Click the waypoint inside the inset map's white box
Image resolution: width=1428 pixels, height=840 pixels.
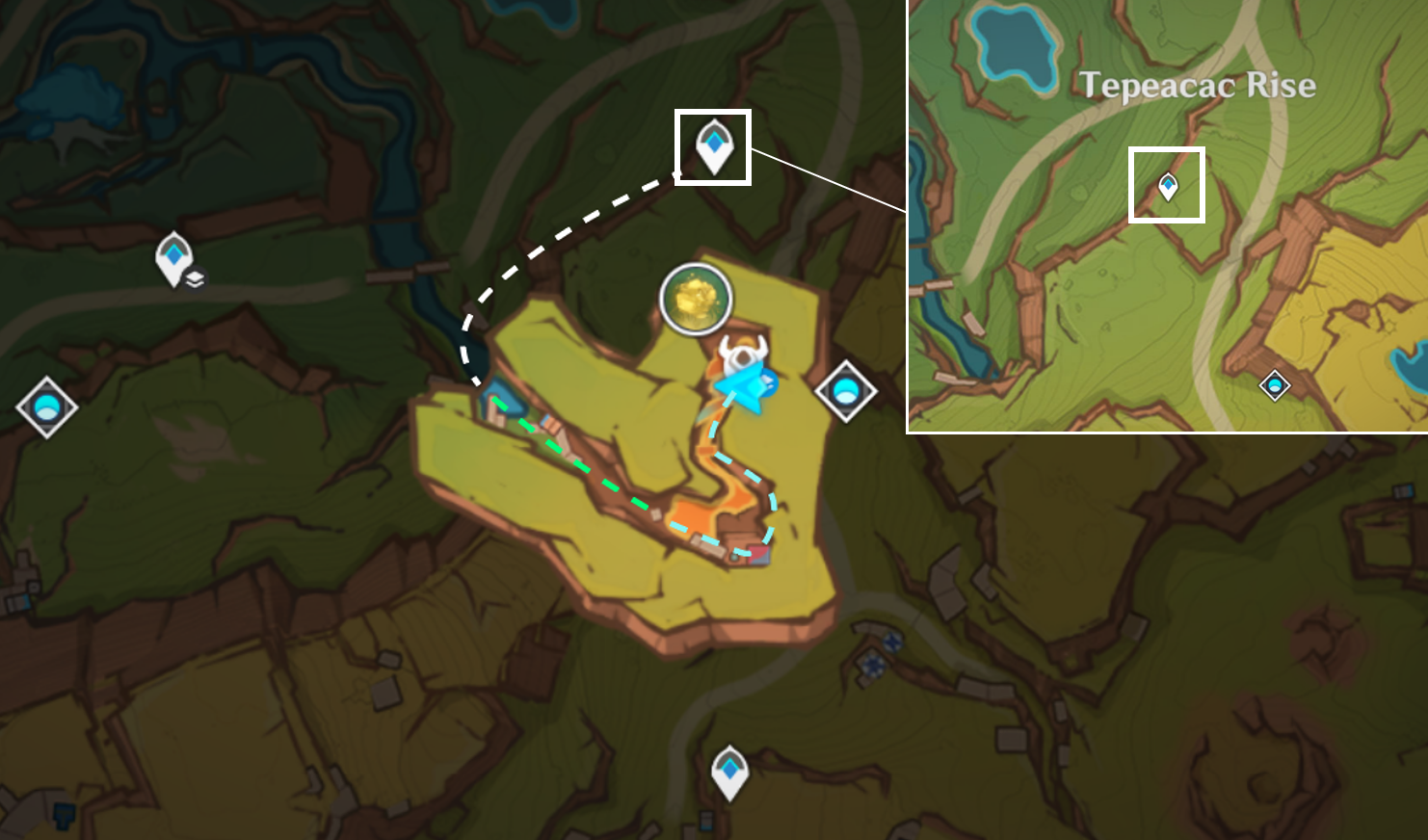click(x=1167, y=185)
